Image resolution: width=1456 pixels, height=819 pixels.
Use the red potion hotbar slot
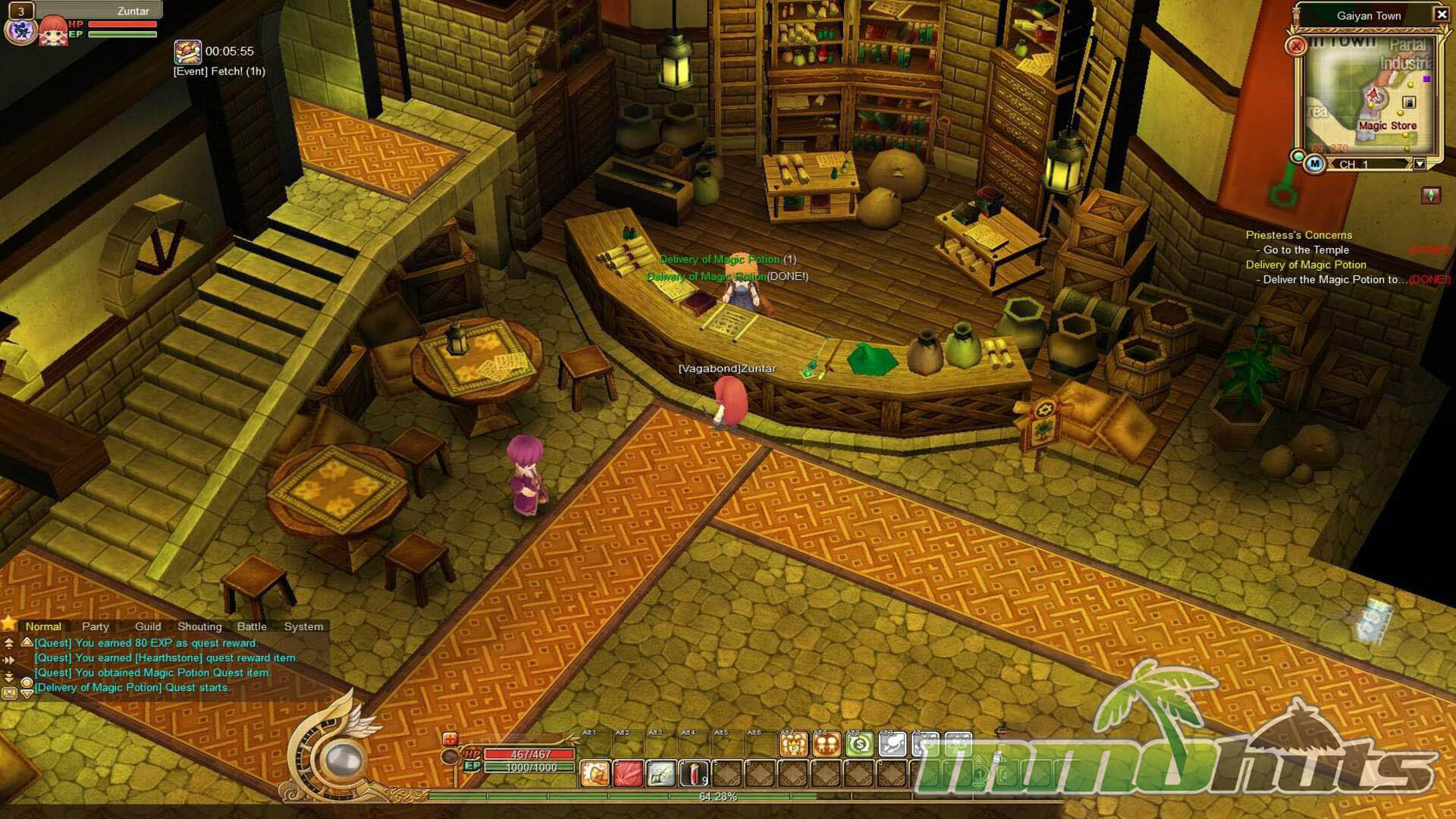tap(694, 773)
